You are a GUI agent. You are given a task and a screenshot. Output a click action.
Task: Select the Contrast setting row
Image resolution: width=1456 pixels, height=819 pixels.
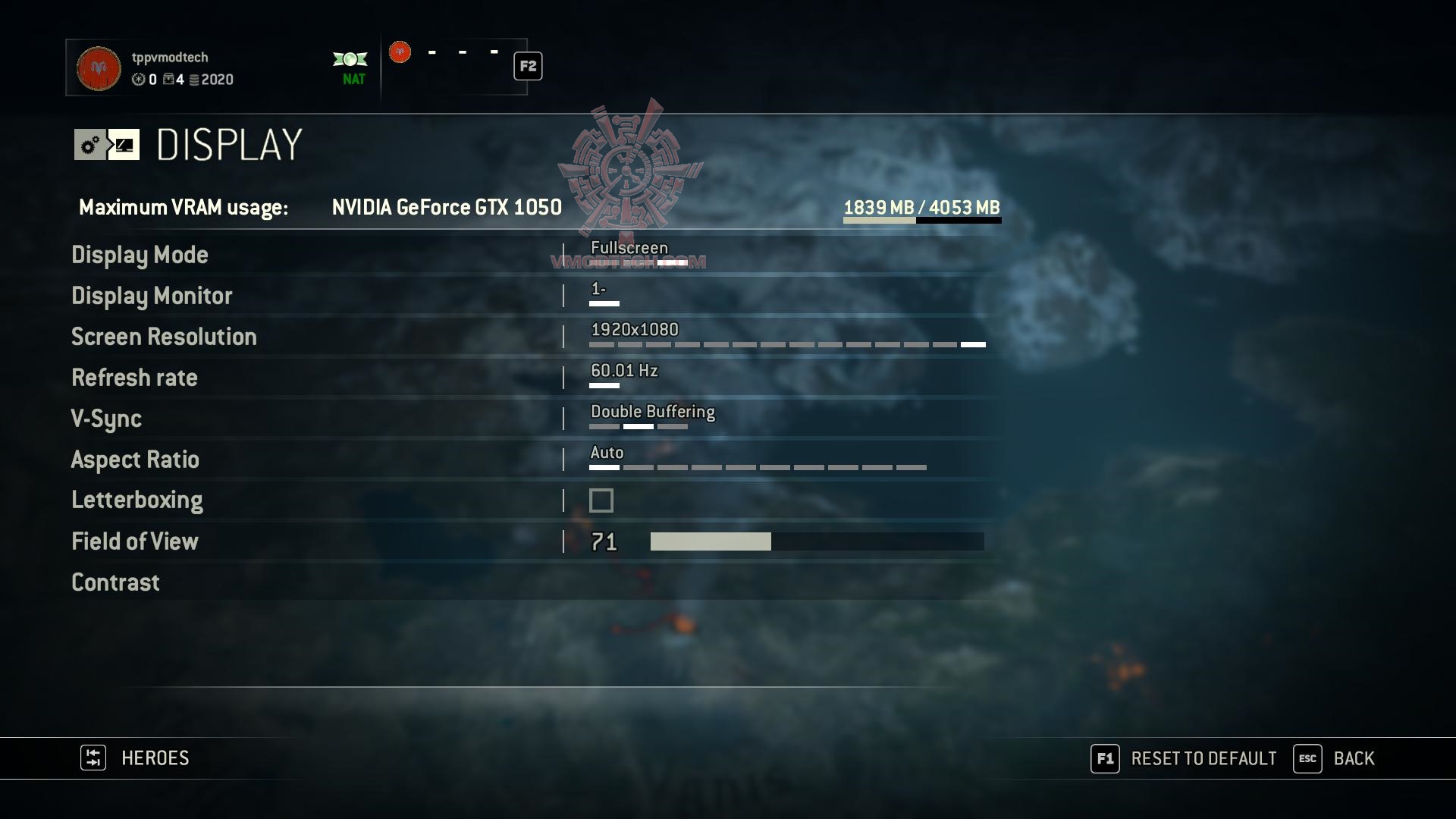pos(115,582)
